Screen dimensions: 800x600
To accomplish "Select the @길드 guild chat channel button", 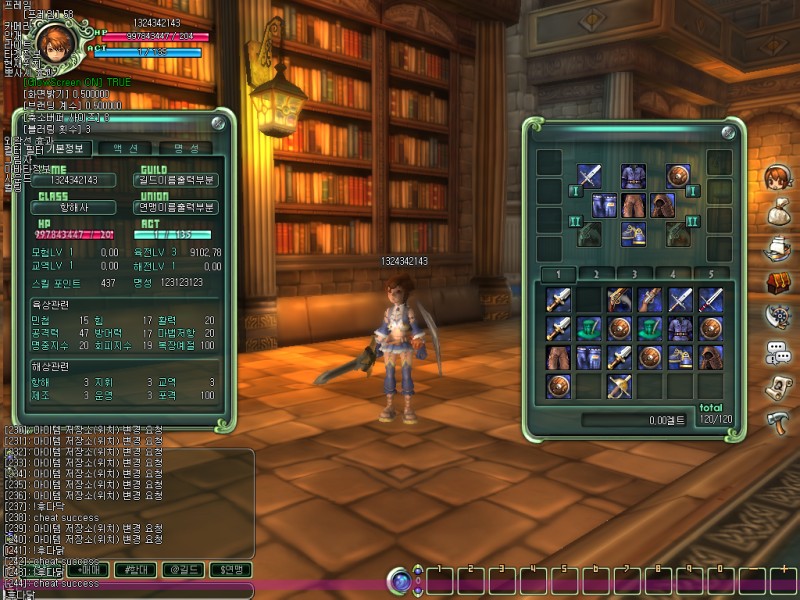I will tap(186, 570).
